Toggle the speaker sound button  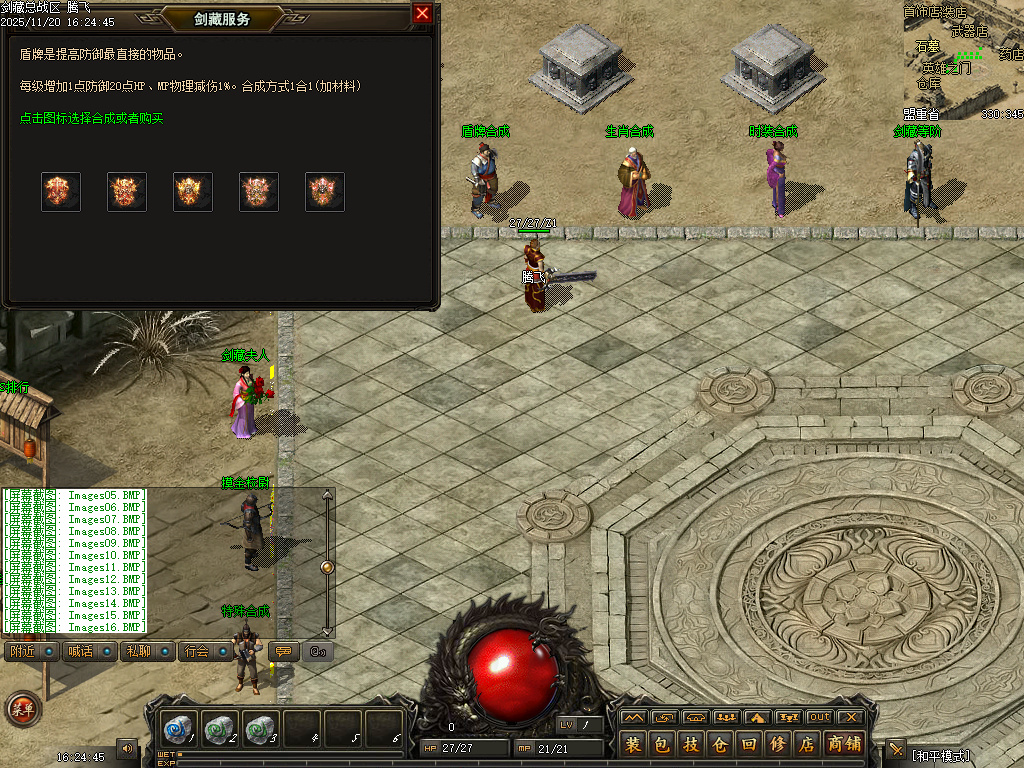click(127, 747)
